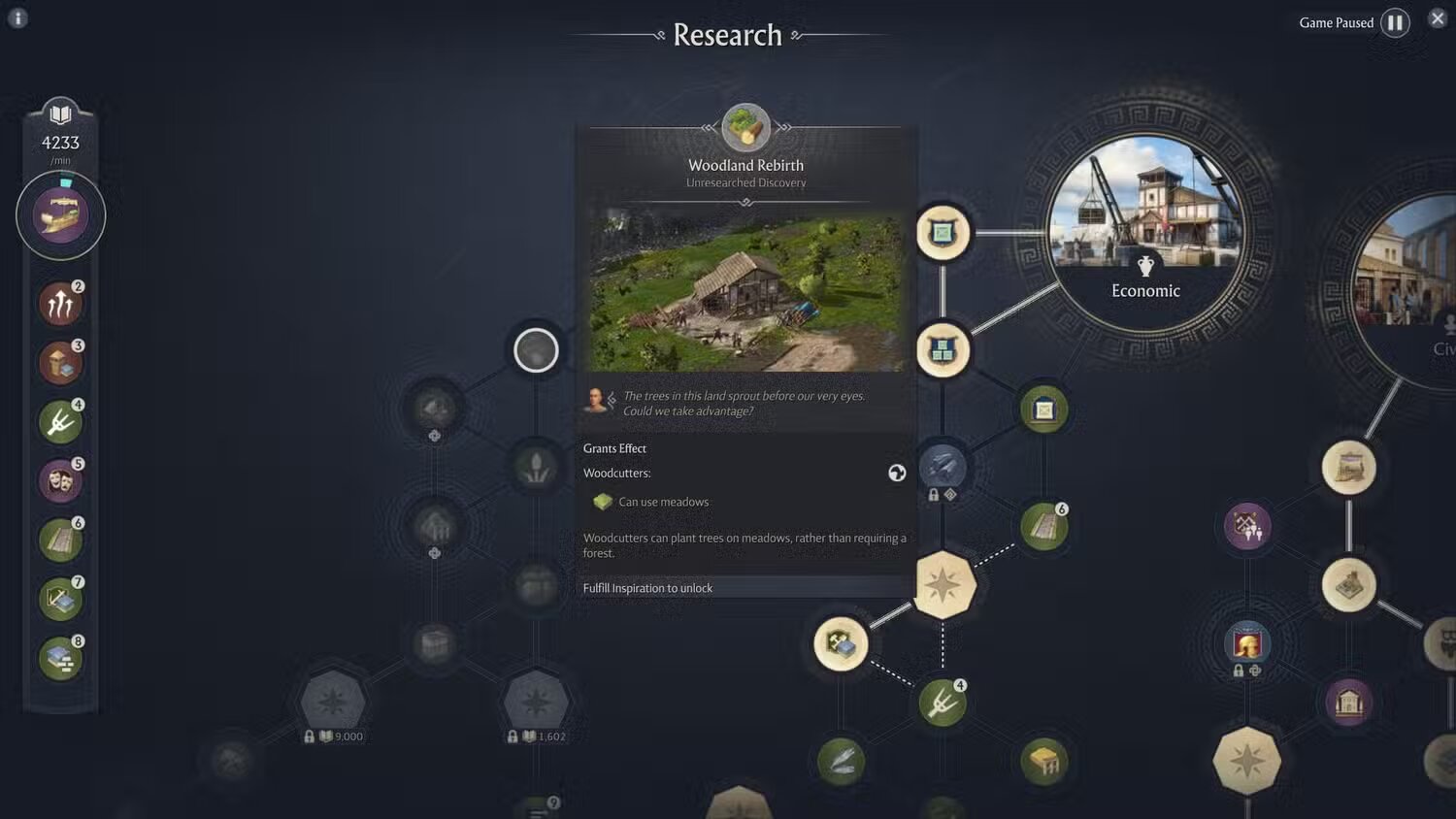1456x819 pixels.
Task: Select the green warehouse node below Economic
Action: 1042,409
